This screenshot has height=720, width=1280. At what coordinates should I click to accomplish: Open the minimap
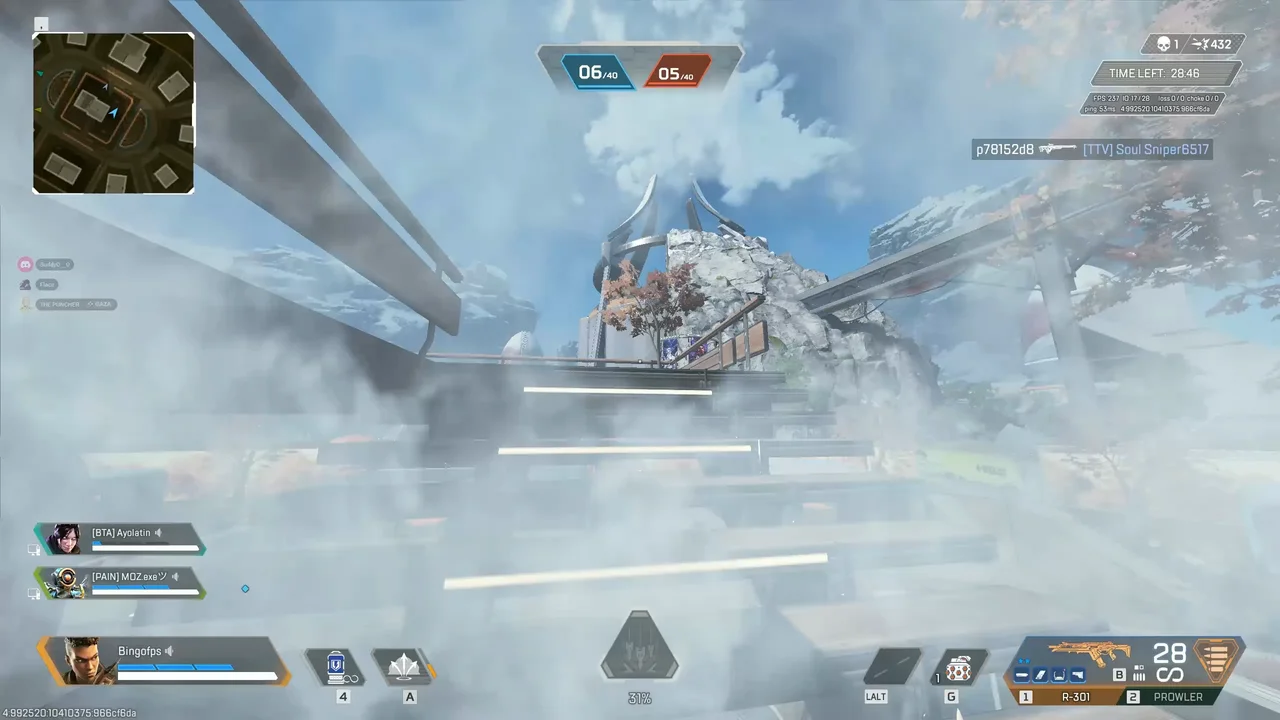[113, 112]
